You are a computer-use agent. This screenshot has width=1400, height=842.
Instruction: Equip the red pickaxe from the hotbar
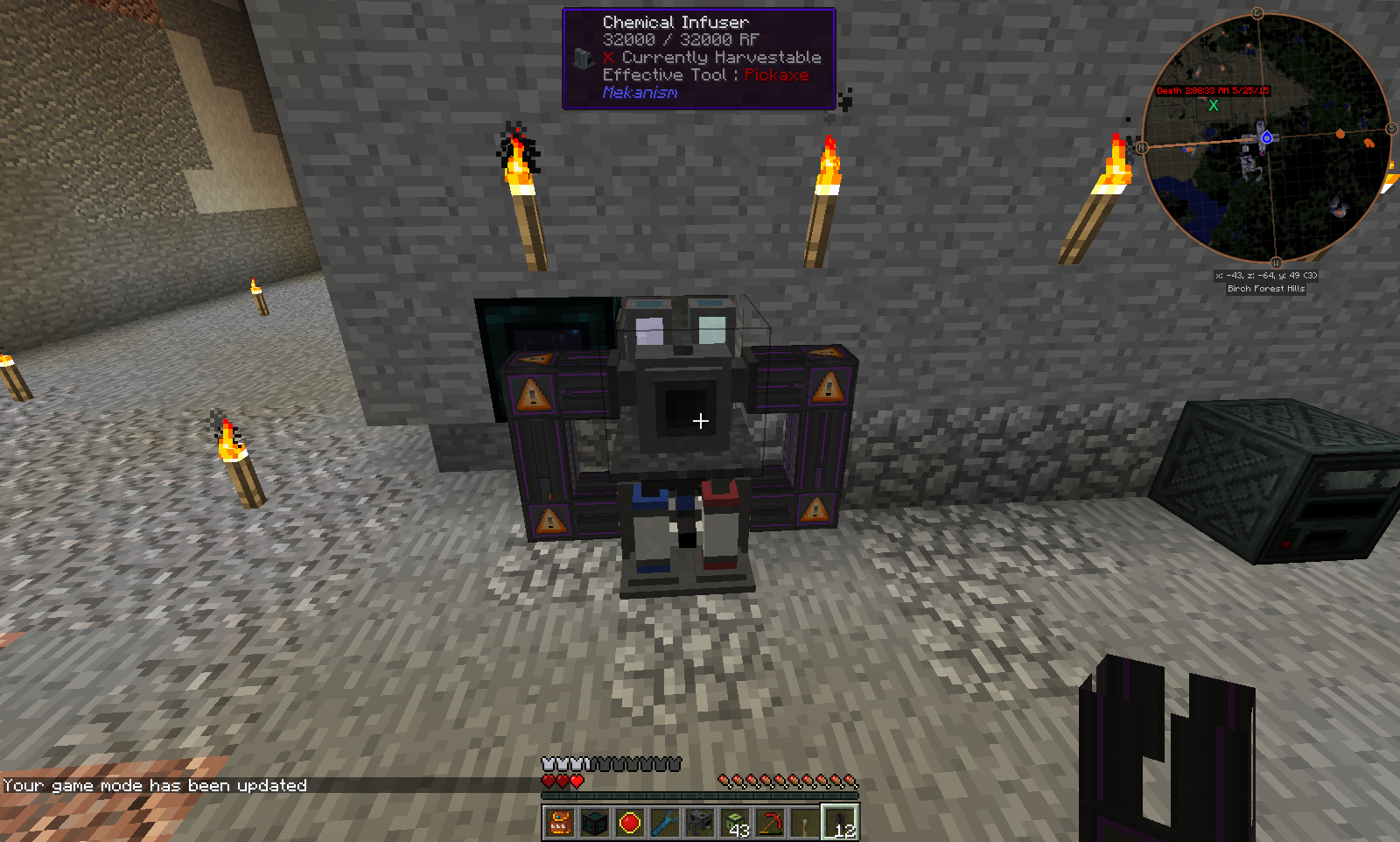point(770,823)
